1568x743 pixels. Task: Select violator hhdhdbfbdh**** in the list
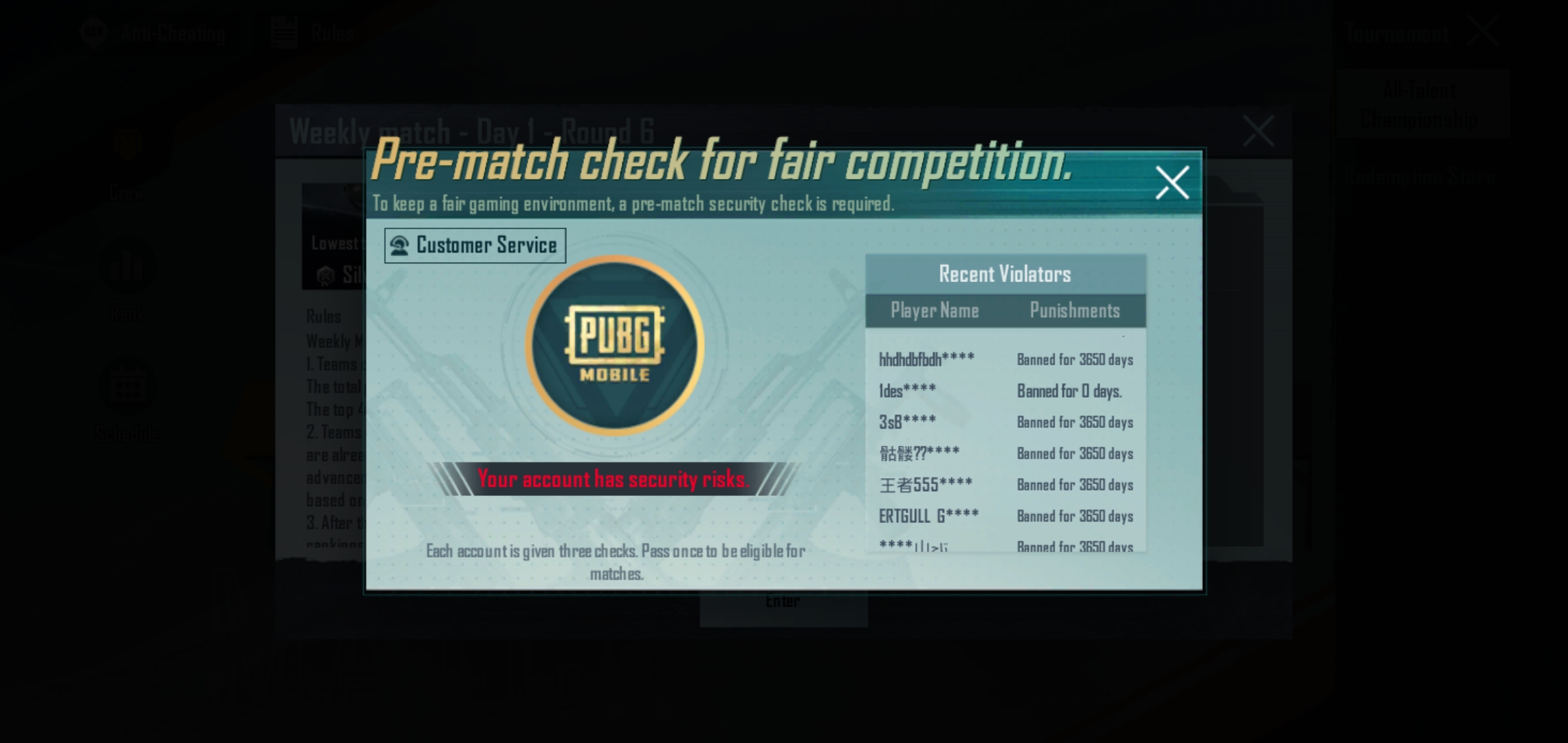[928, 359]
